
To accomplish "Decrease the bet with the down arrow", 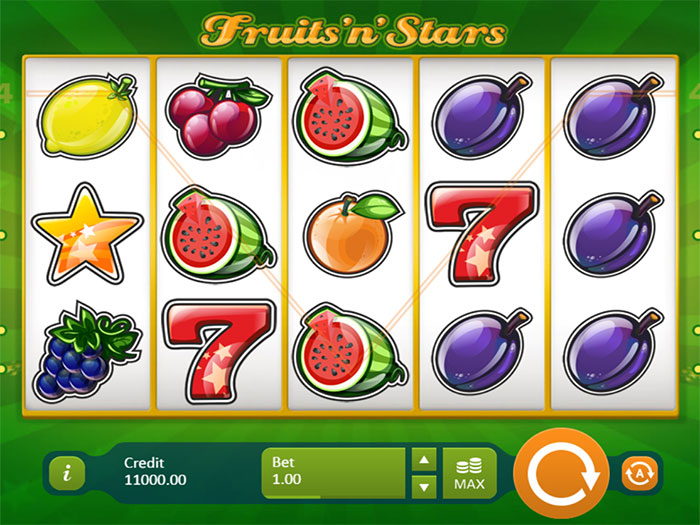I will pyautogui.click(x=424, y=486).
